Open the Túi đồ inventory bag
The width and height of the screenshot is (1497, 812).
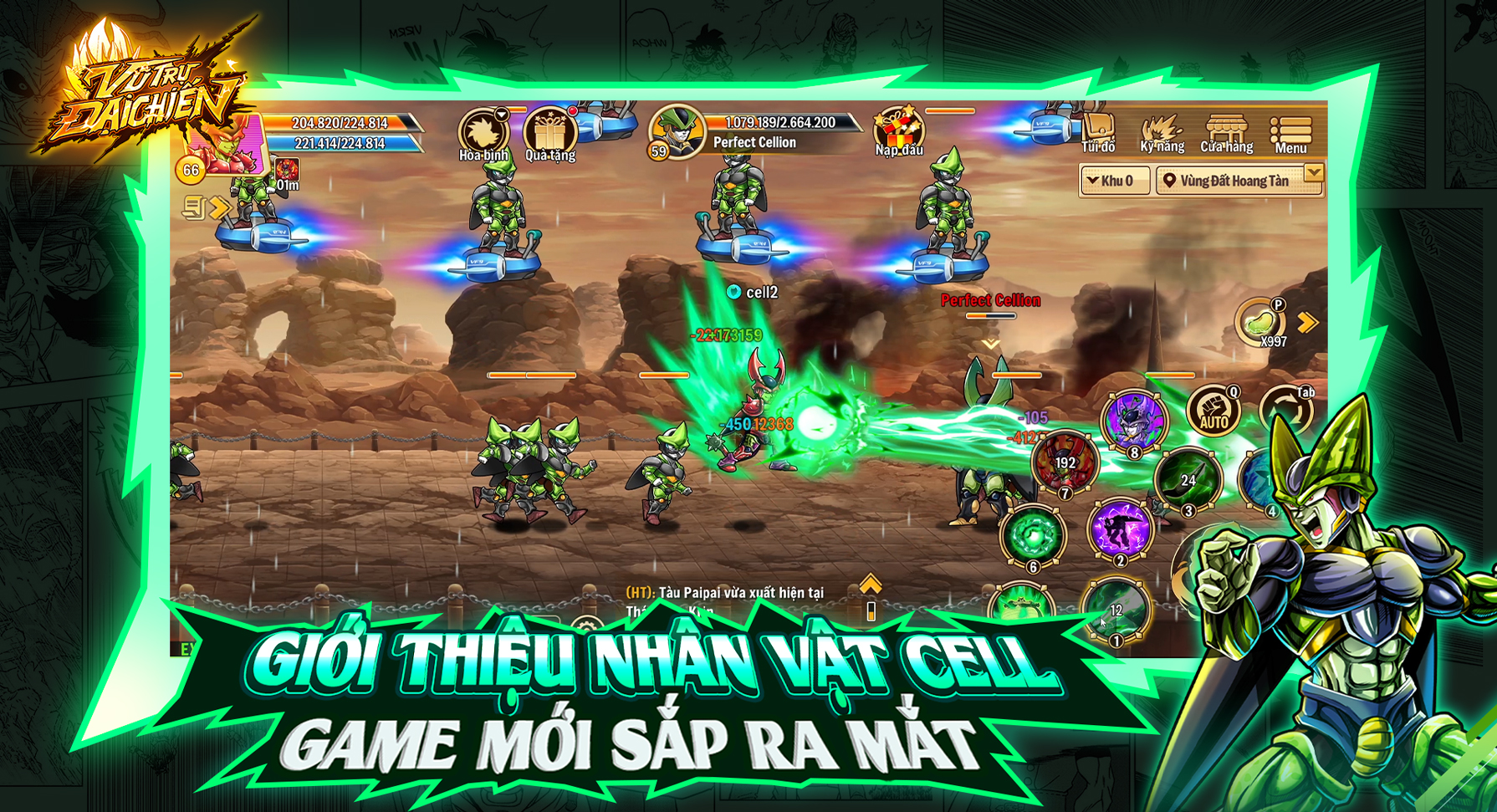(x=1098, y=132)
